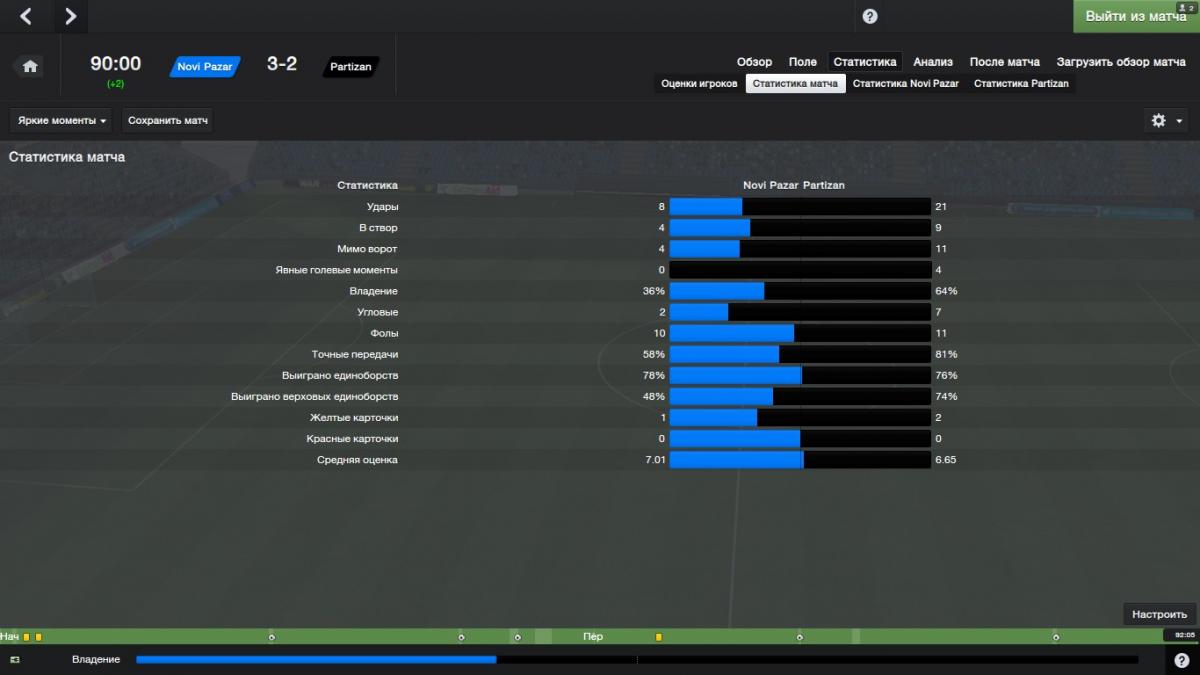Expand the Яркие моменты dropdown
The image size is (1200, 675).
point(62,121)
